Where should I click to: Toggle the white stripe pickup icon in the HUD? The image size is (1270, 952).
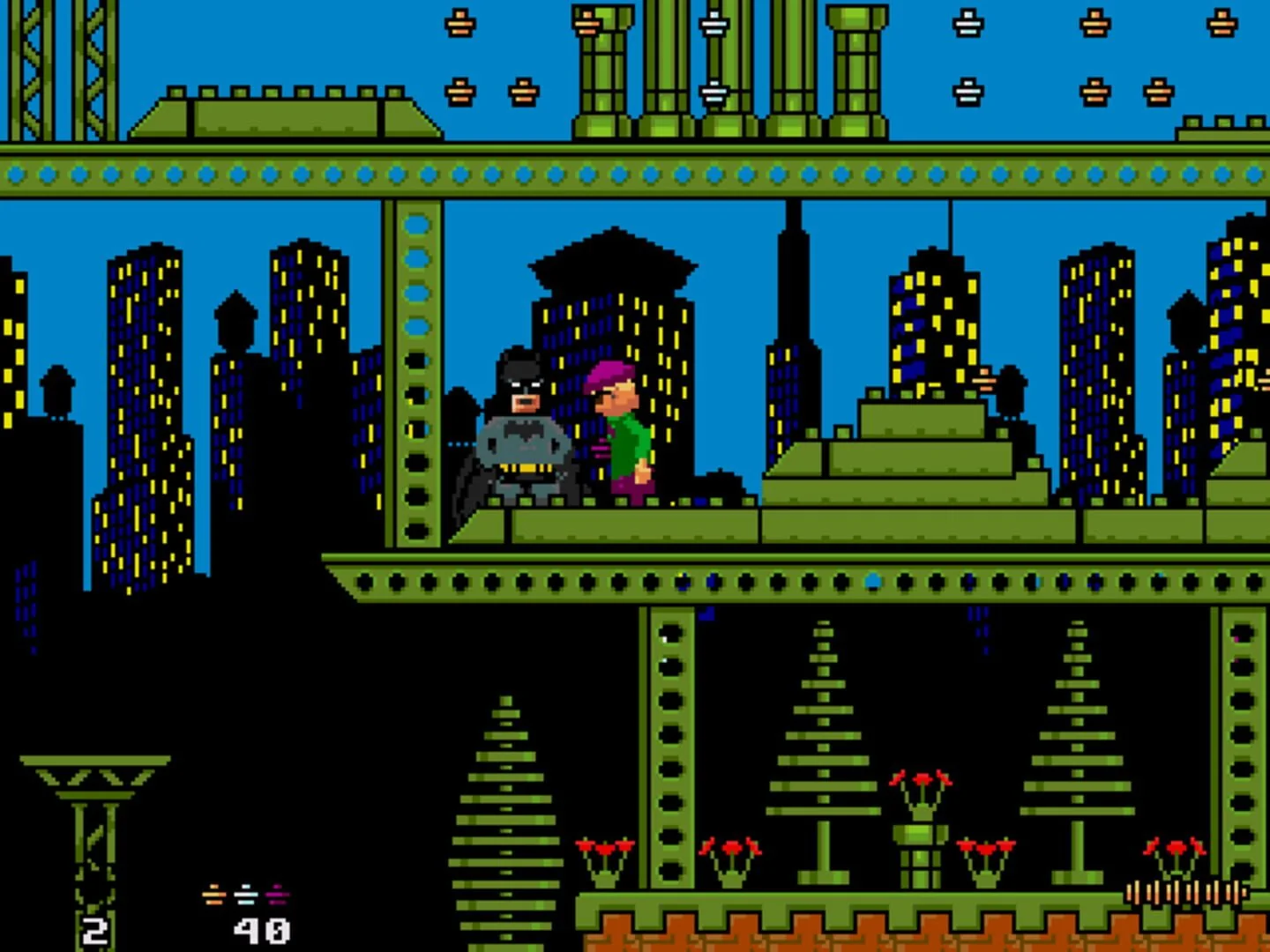coord(244,895)
